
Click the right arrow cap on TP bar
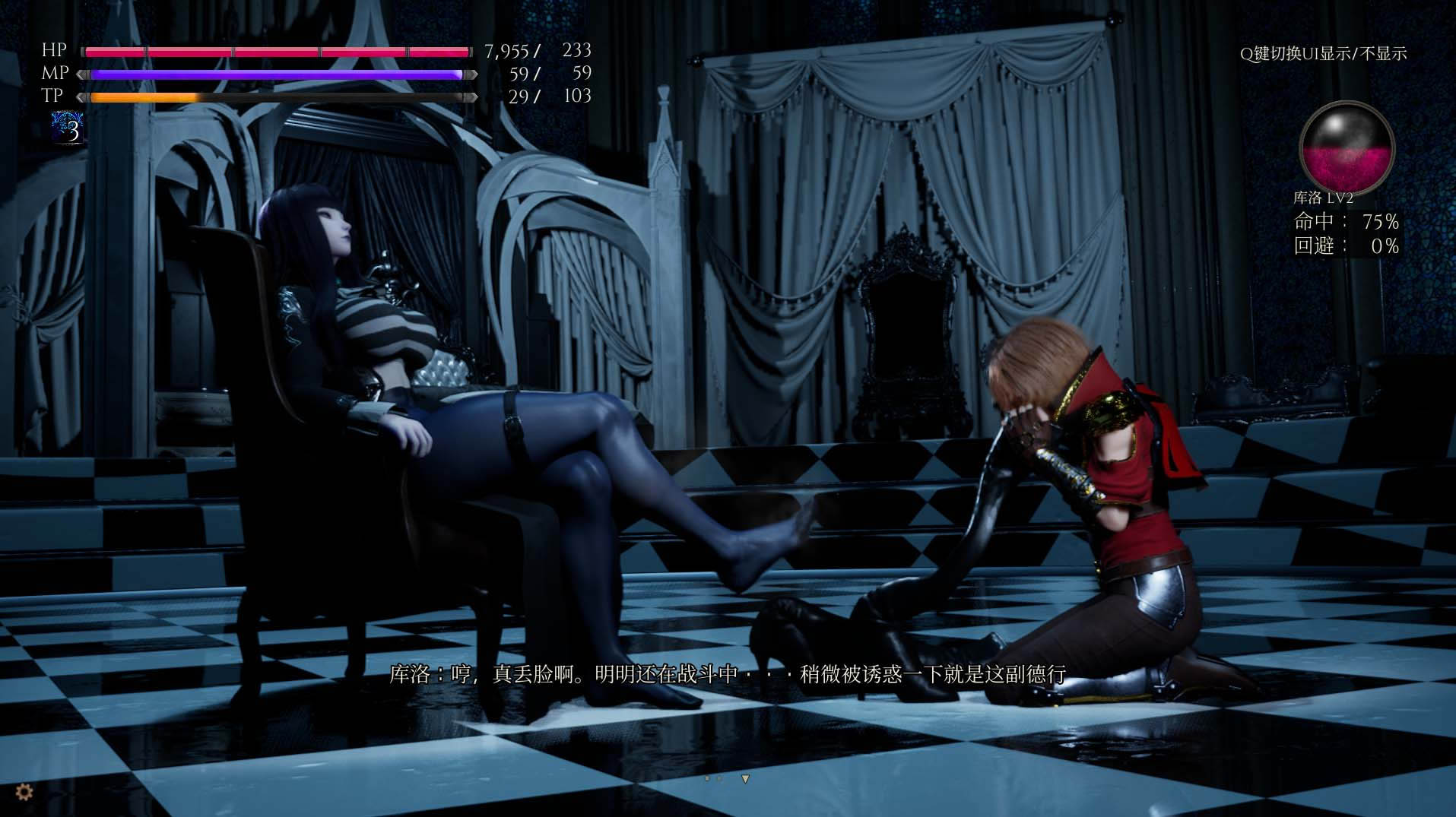click(471, 97)
